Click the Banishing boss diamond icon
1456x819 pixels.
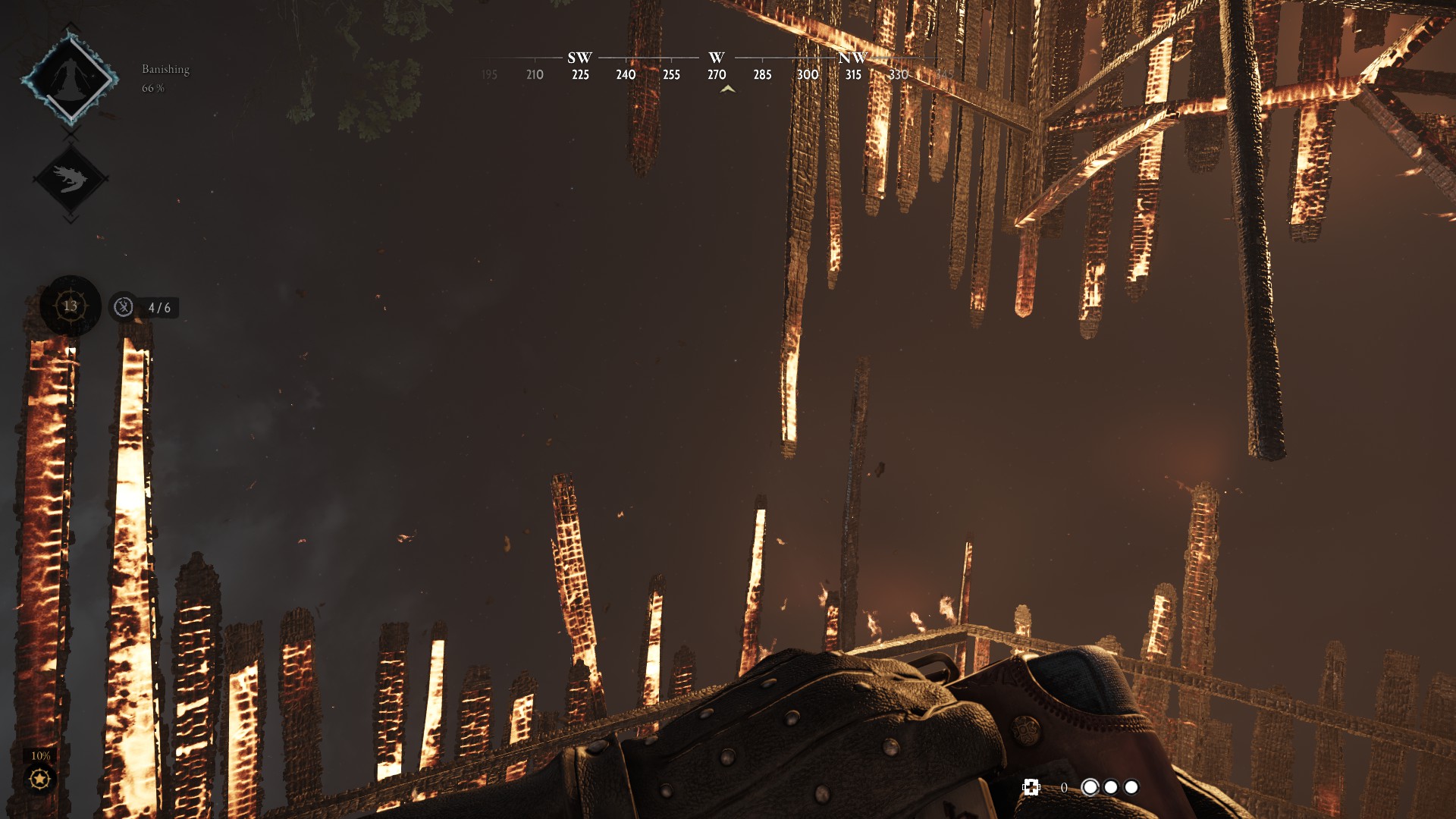70,78
